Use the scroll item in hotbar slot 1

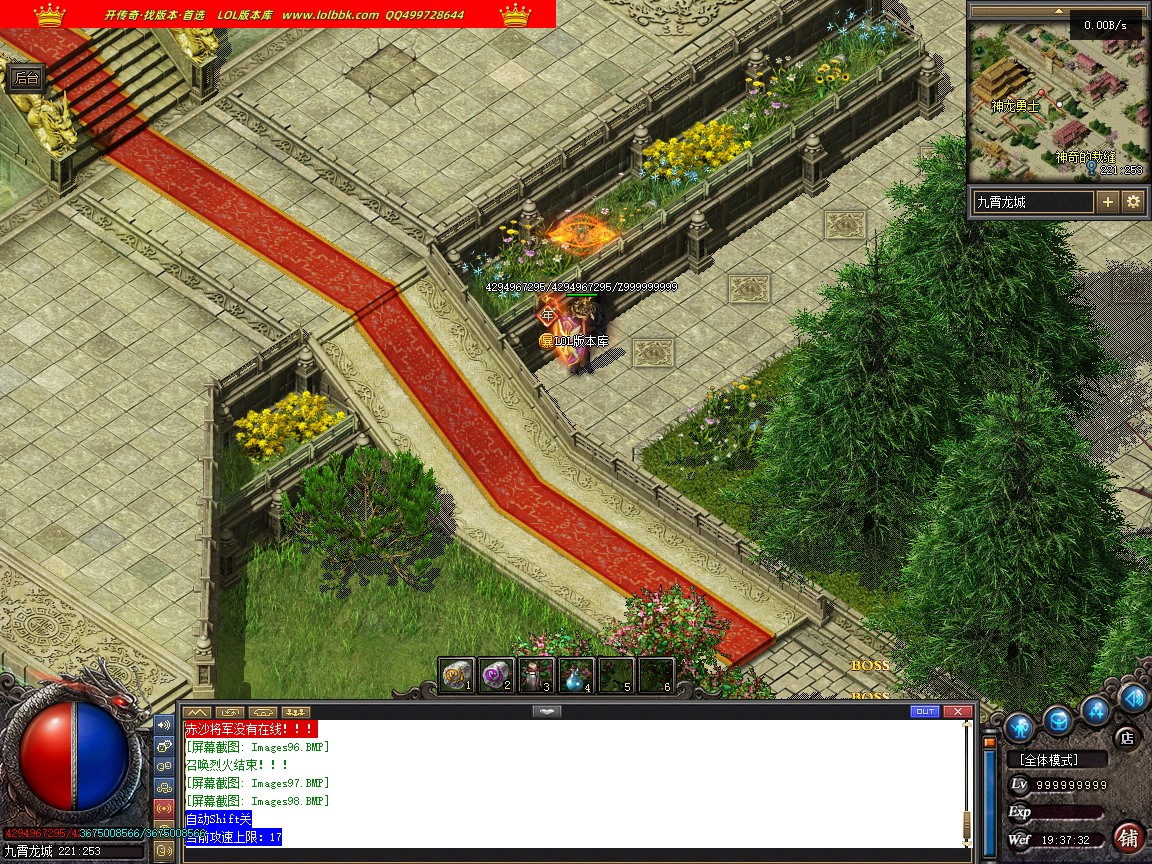457,675
